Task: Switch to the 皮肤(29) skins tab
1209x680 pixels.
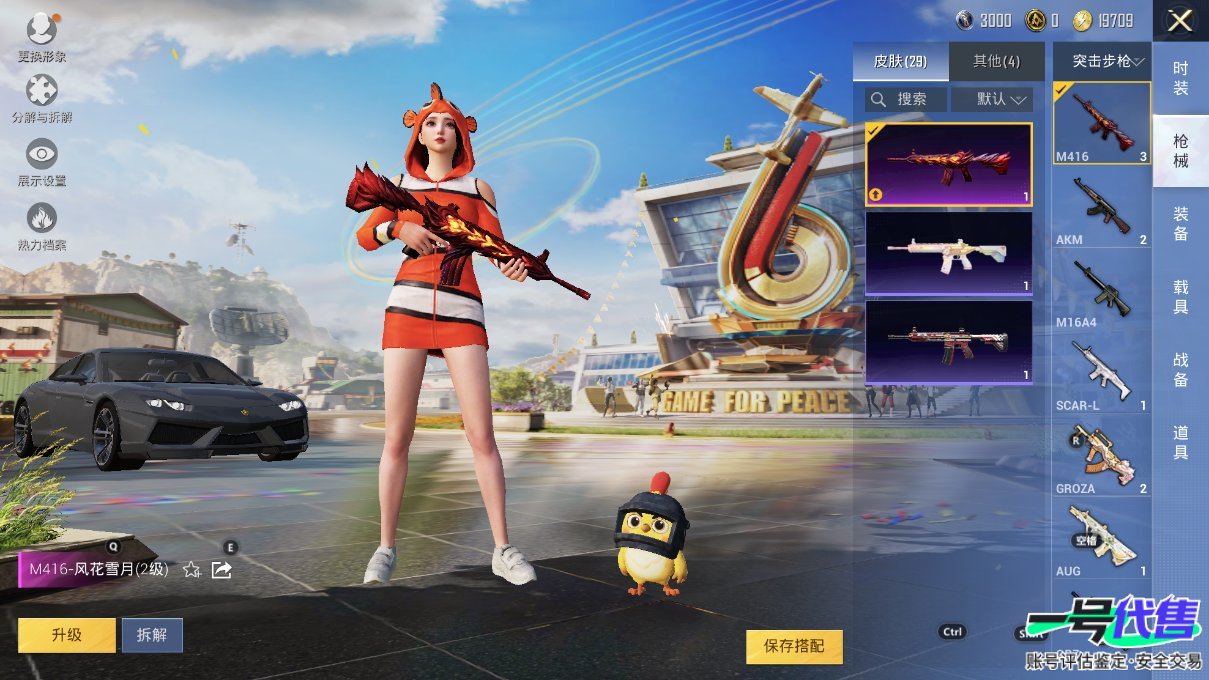Action: point(900,62)
